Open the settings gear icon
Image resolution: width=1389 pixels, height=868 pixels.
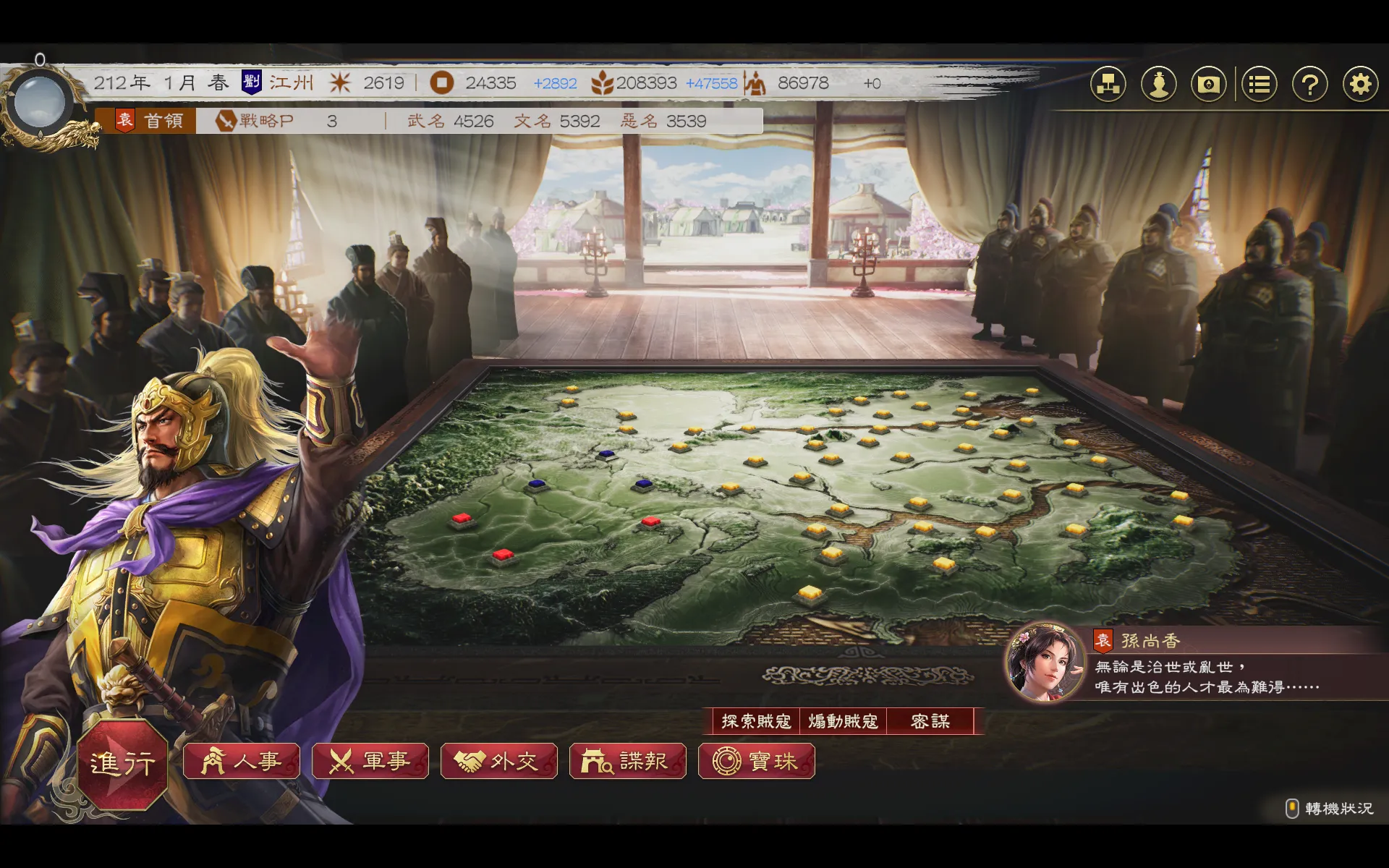1360,85
